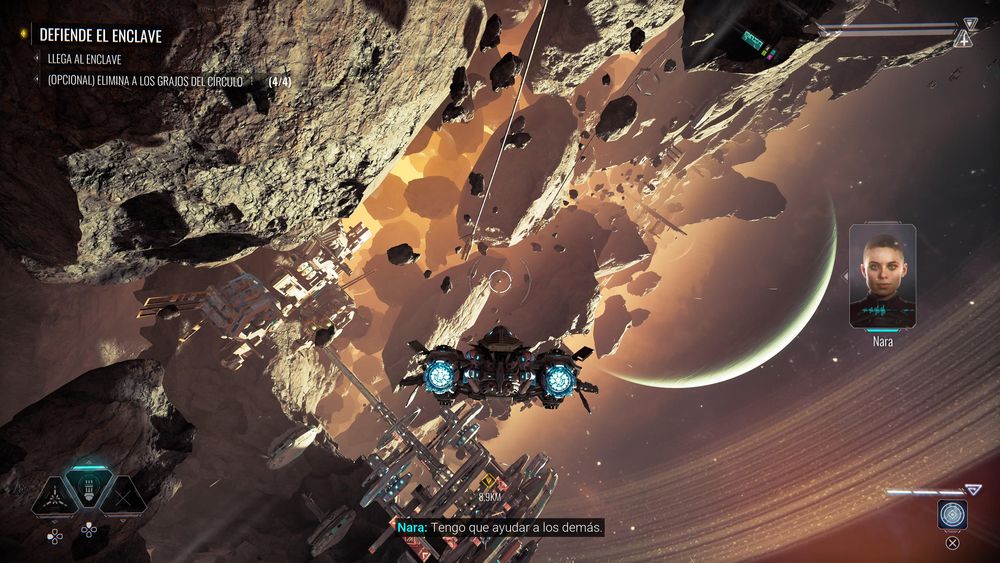Open the Defiende el Enclave objective tracker
The height and width of the screenshot is (563, 1000).
pyautogui.click(x=100, y=35)
